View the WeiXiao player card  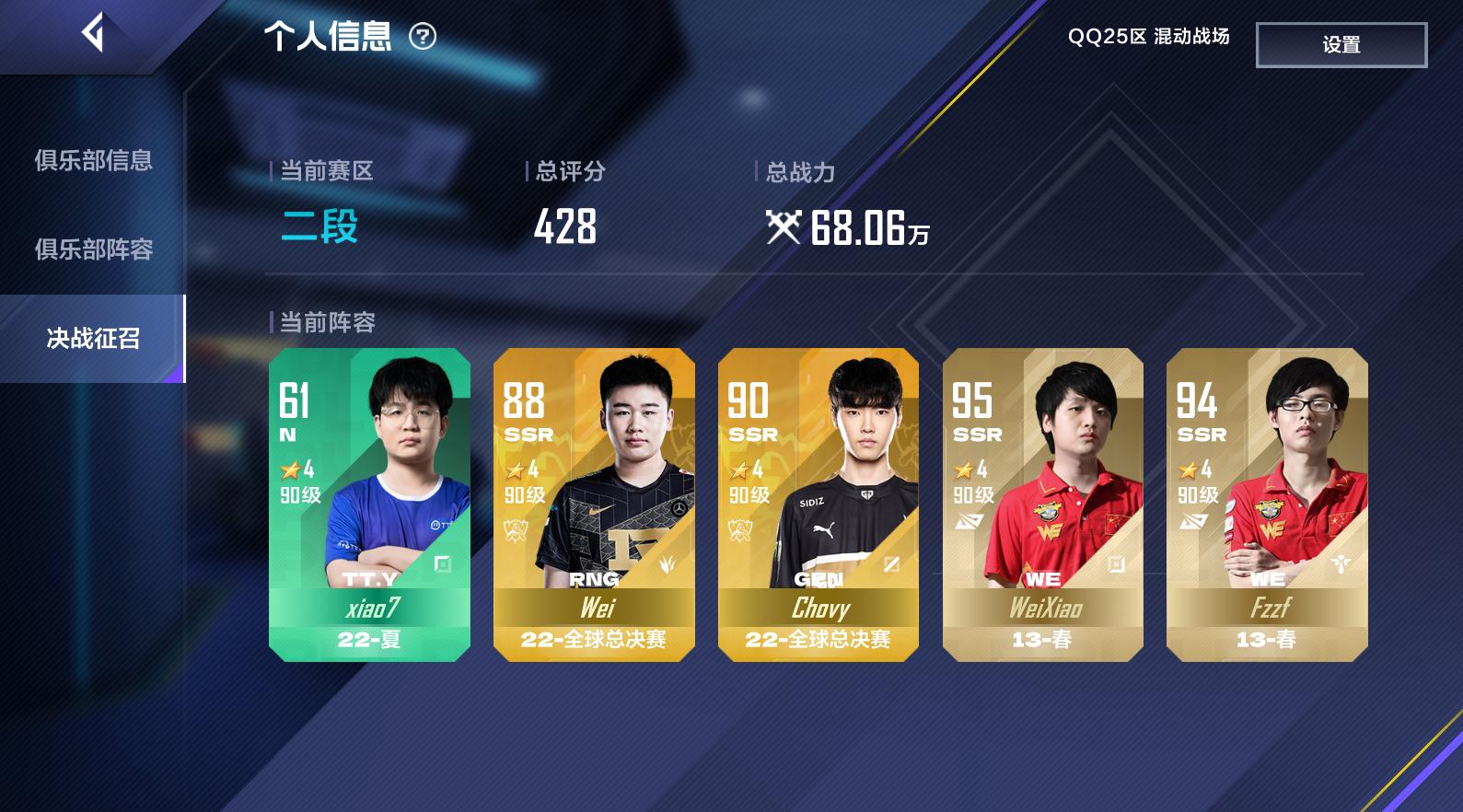(1042, 505)
